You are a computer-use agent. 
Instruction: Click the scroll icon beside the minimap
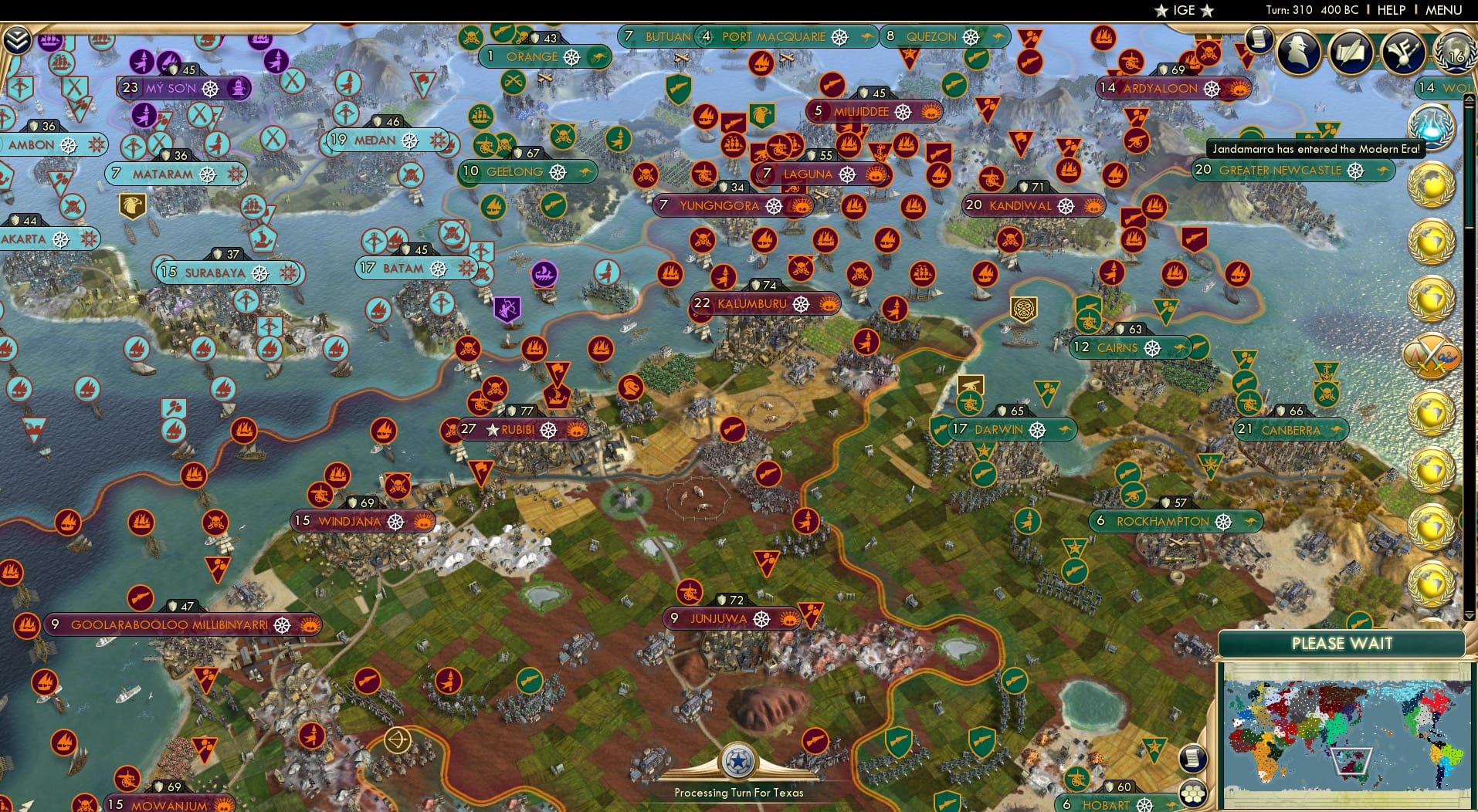pyautogui.click(x=1193, y=758)
